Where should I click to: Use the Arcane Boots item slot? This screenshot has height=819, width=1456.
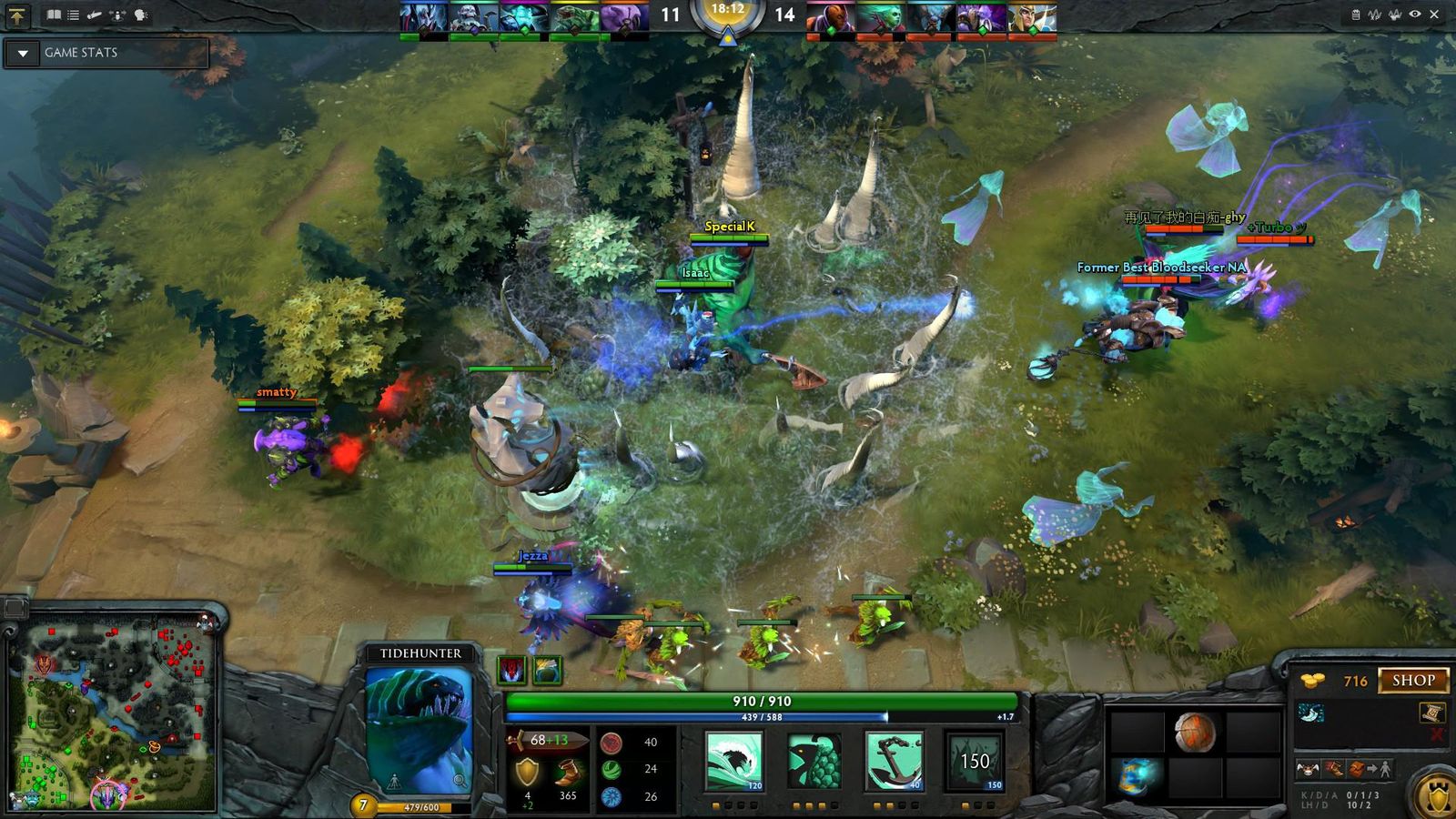click(x=1136, y=776)
